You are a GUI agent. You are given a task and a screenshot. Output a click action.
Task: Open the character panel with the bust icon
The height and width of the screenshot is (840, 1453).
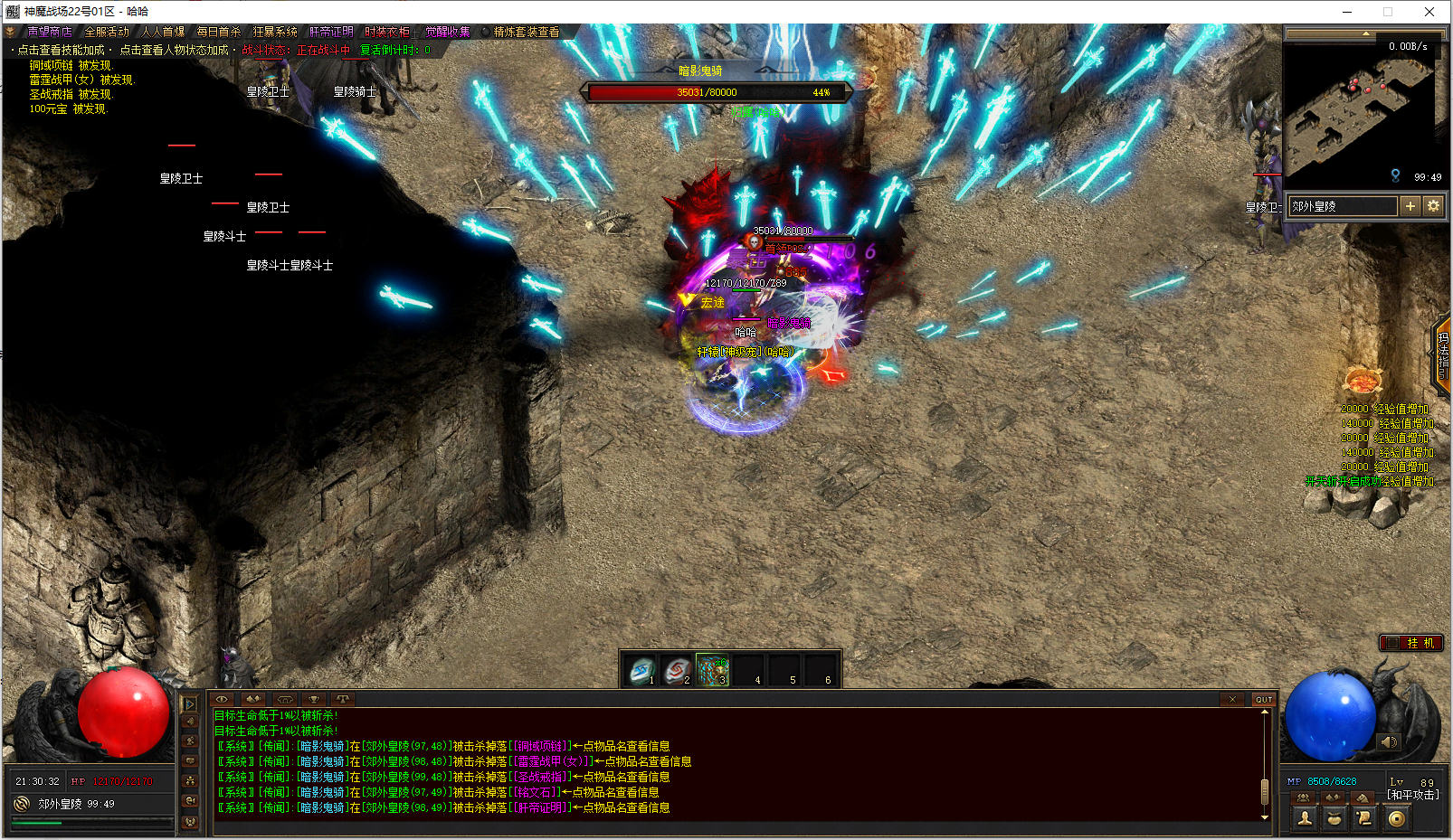tap(1305, 818)
